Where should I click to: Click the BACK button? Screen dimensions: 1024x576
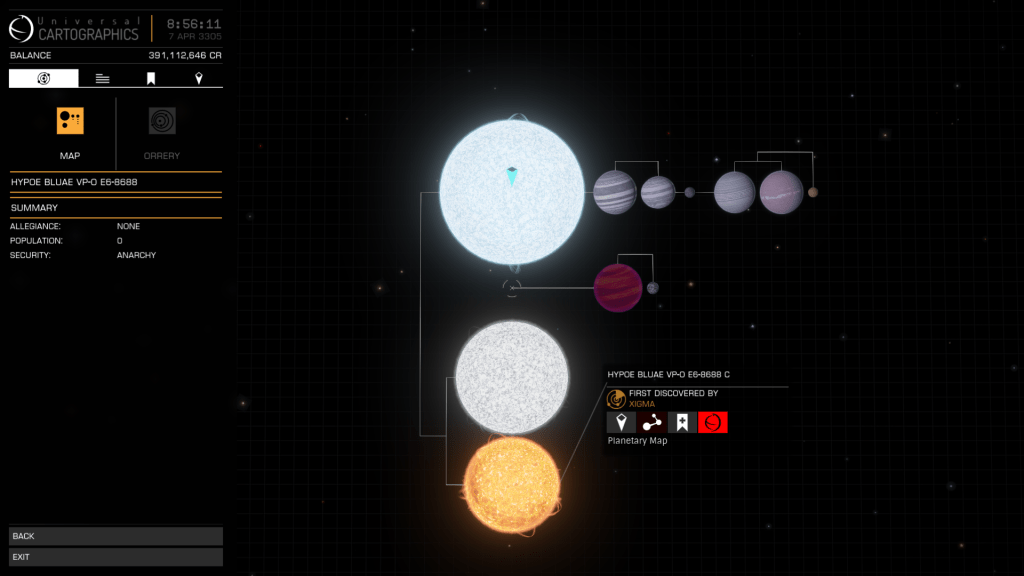click(116, 537)
